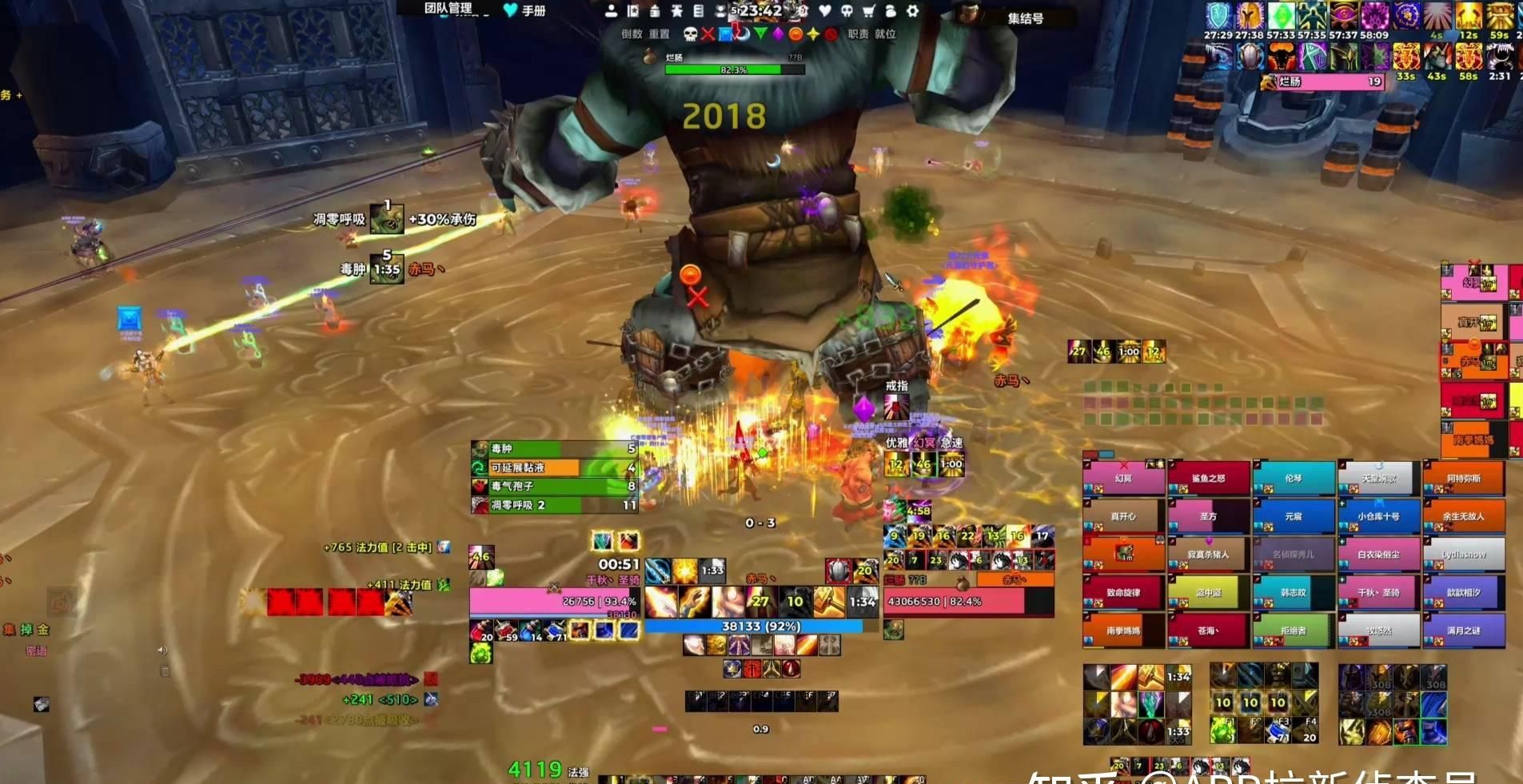The height and width of the screenshot is (784, 1523).
Task: Click the 重置 reset button
Action: (659, 34)
